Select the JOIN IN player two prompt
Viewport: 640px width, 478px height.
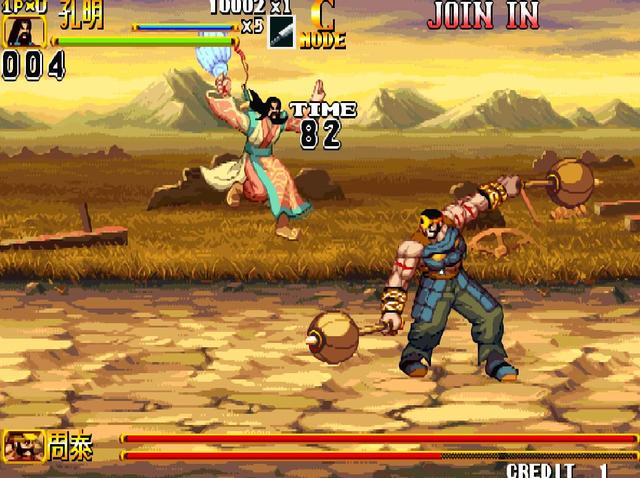click(483, 15)
